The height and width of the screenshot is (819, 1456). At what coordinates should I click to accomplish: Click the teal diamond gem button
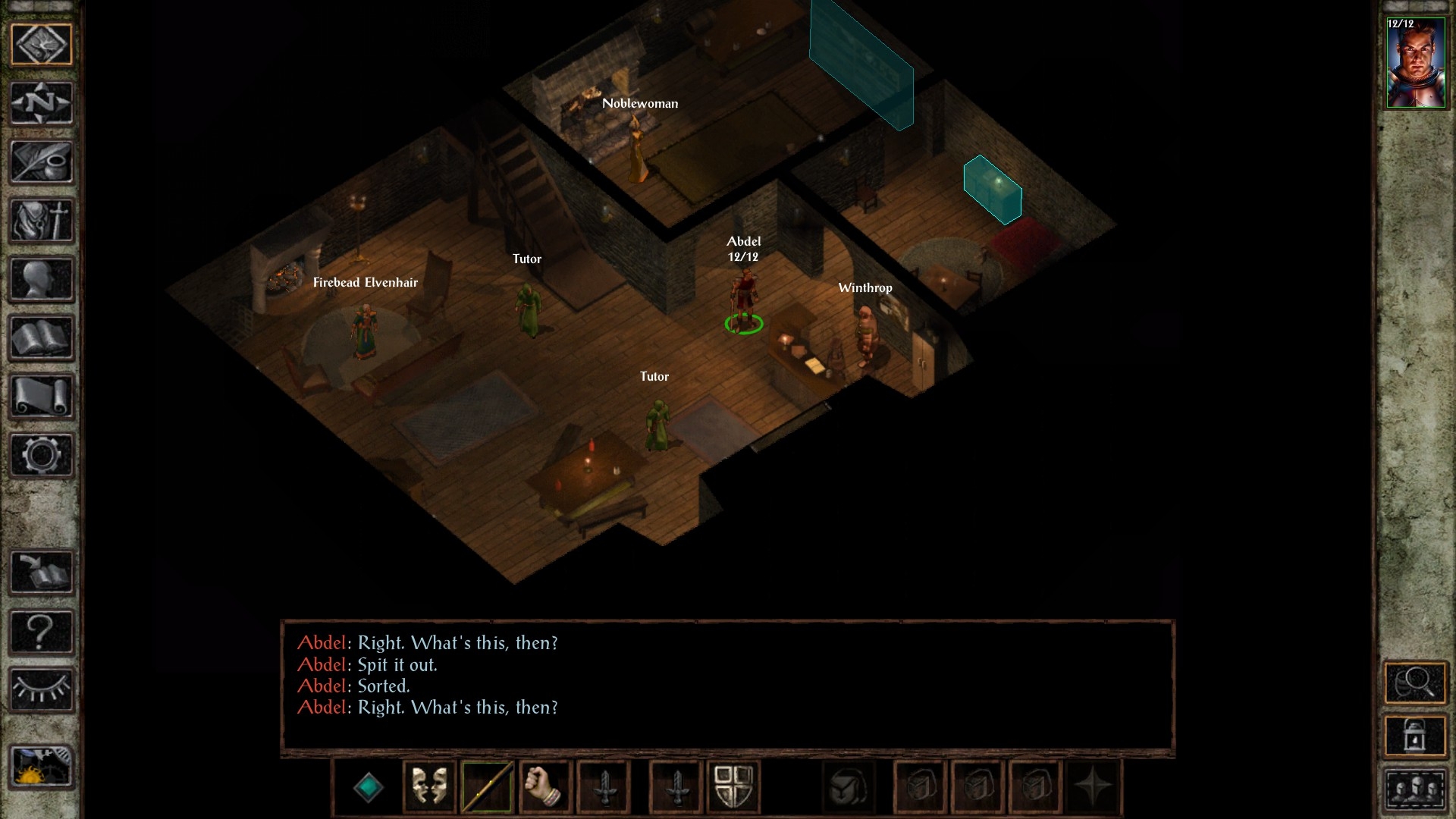pyautogui.click(x=369, y=787)
